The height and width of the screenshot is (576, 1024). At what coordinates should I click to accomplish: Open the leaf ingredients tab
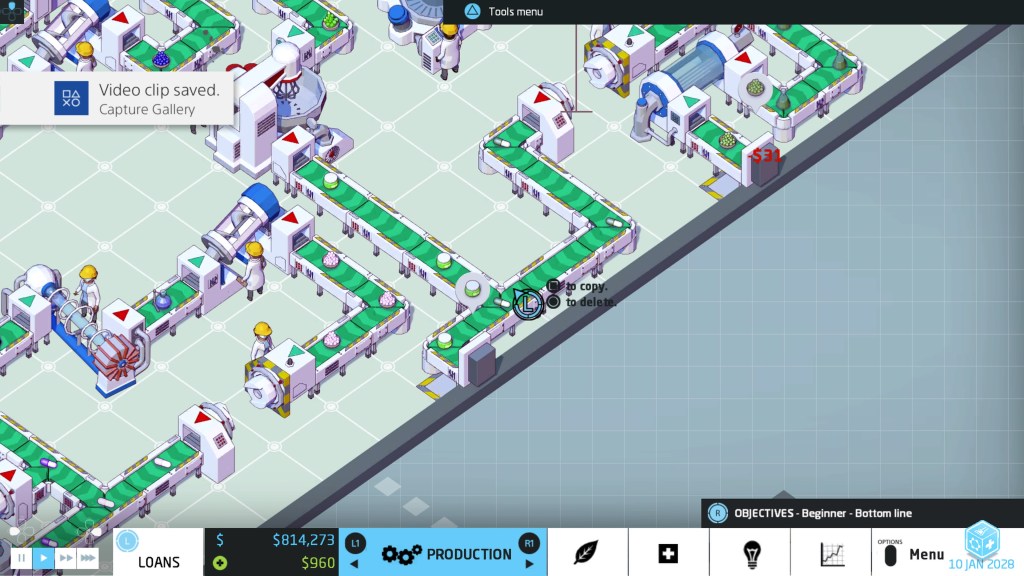click(x=587, y=553)
